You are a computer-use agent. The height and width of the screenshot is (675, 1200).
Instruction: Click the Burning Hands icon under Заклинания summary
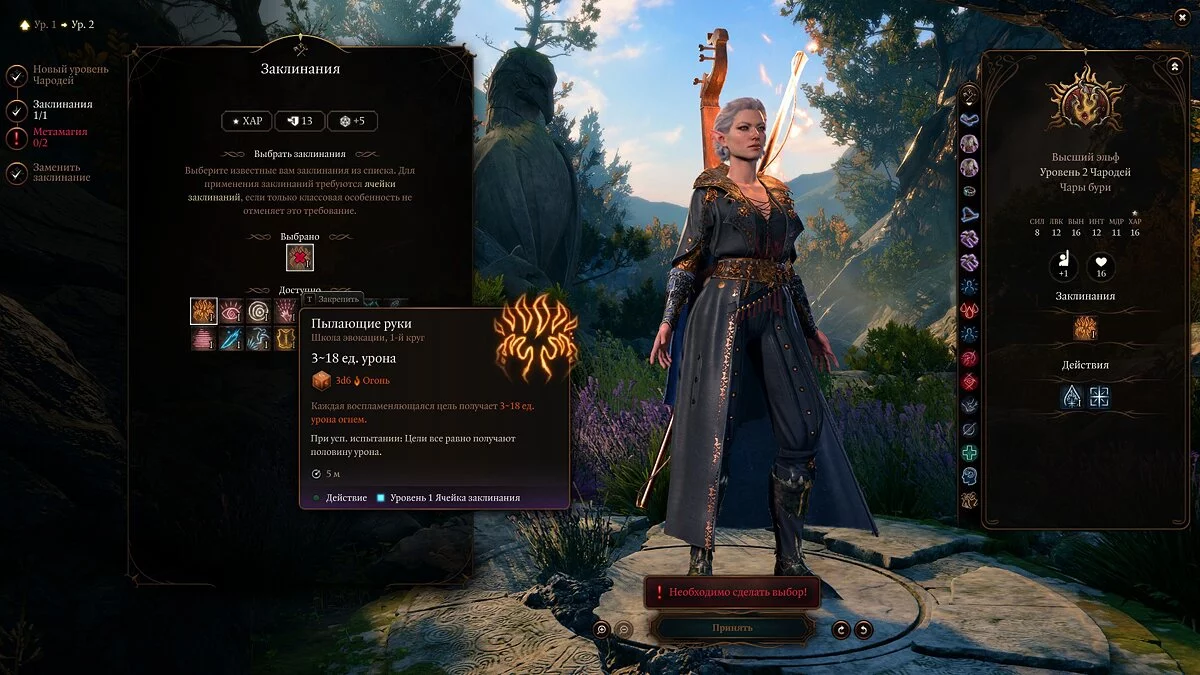(x=1086, y=328)
